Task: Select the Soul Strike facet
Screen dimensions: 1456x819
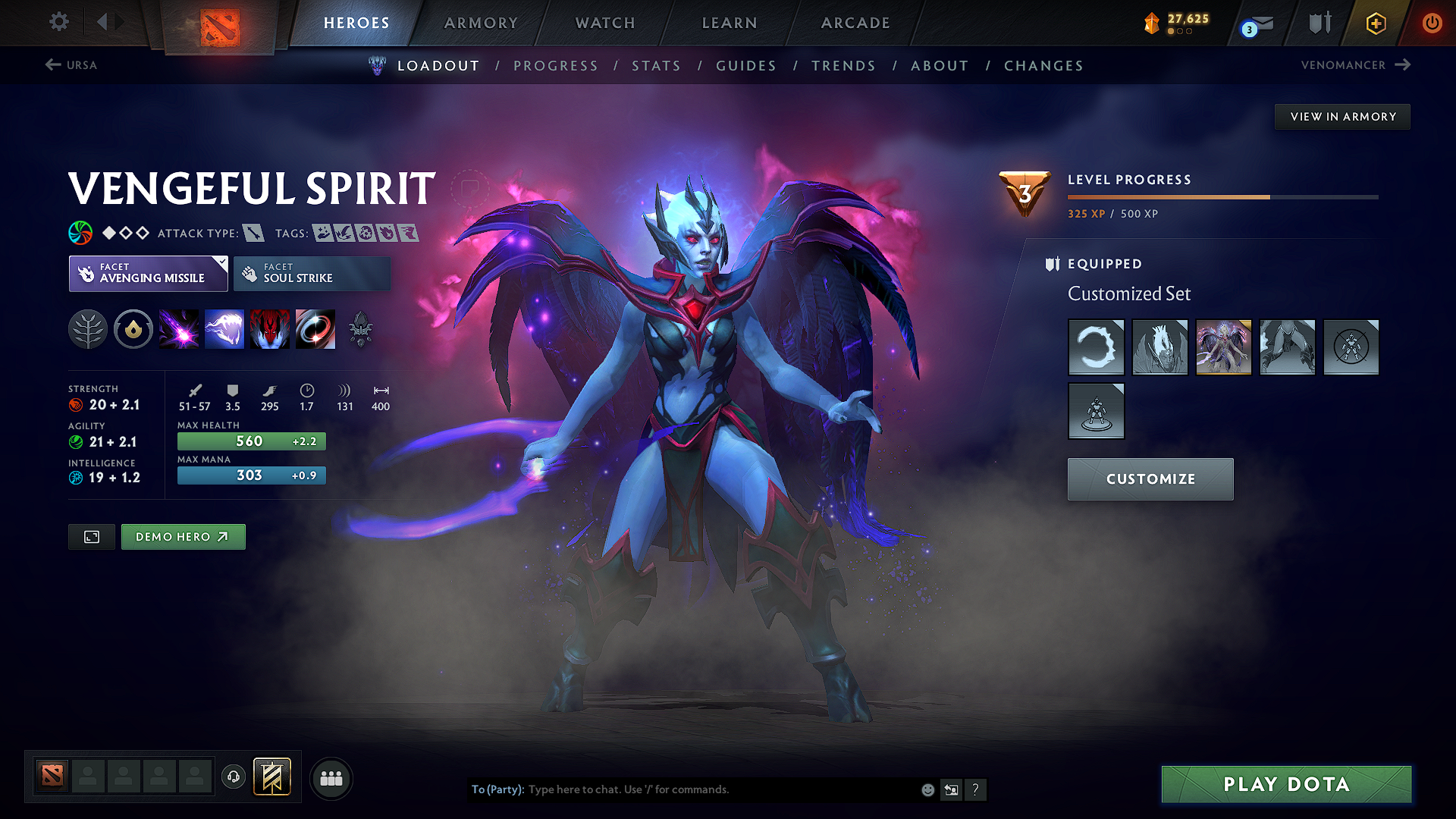Action: pos(312,273)
